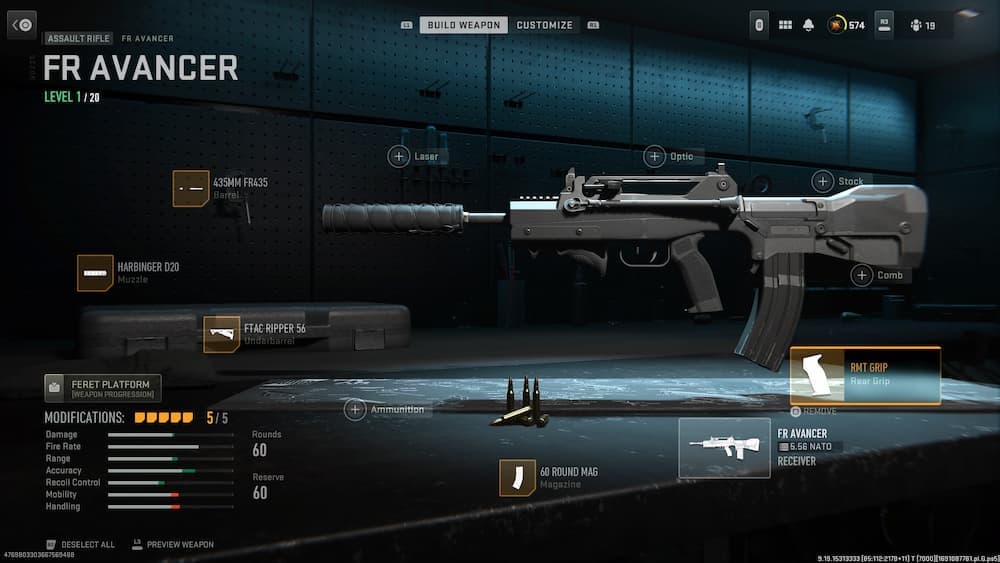Show the social party player count

(x=921, y=25)
